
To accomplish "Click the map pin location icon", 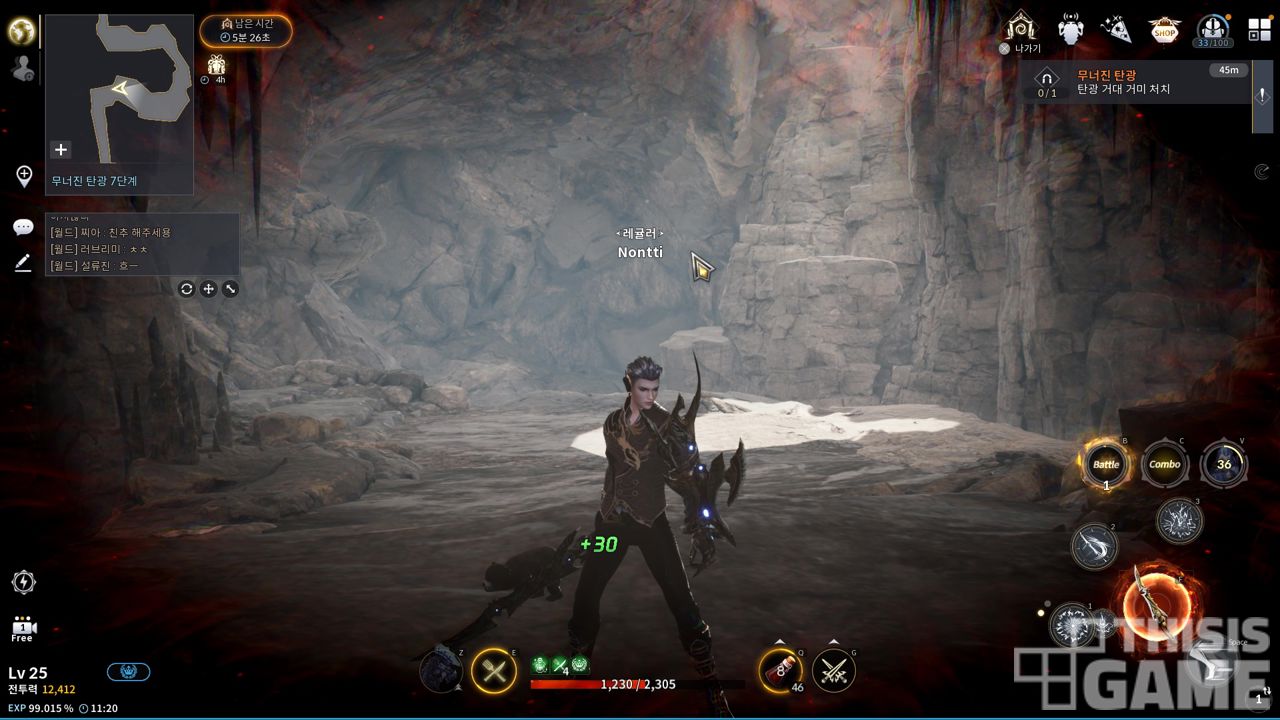I will point(24,176).
